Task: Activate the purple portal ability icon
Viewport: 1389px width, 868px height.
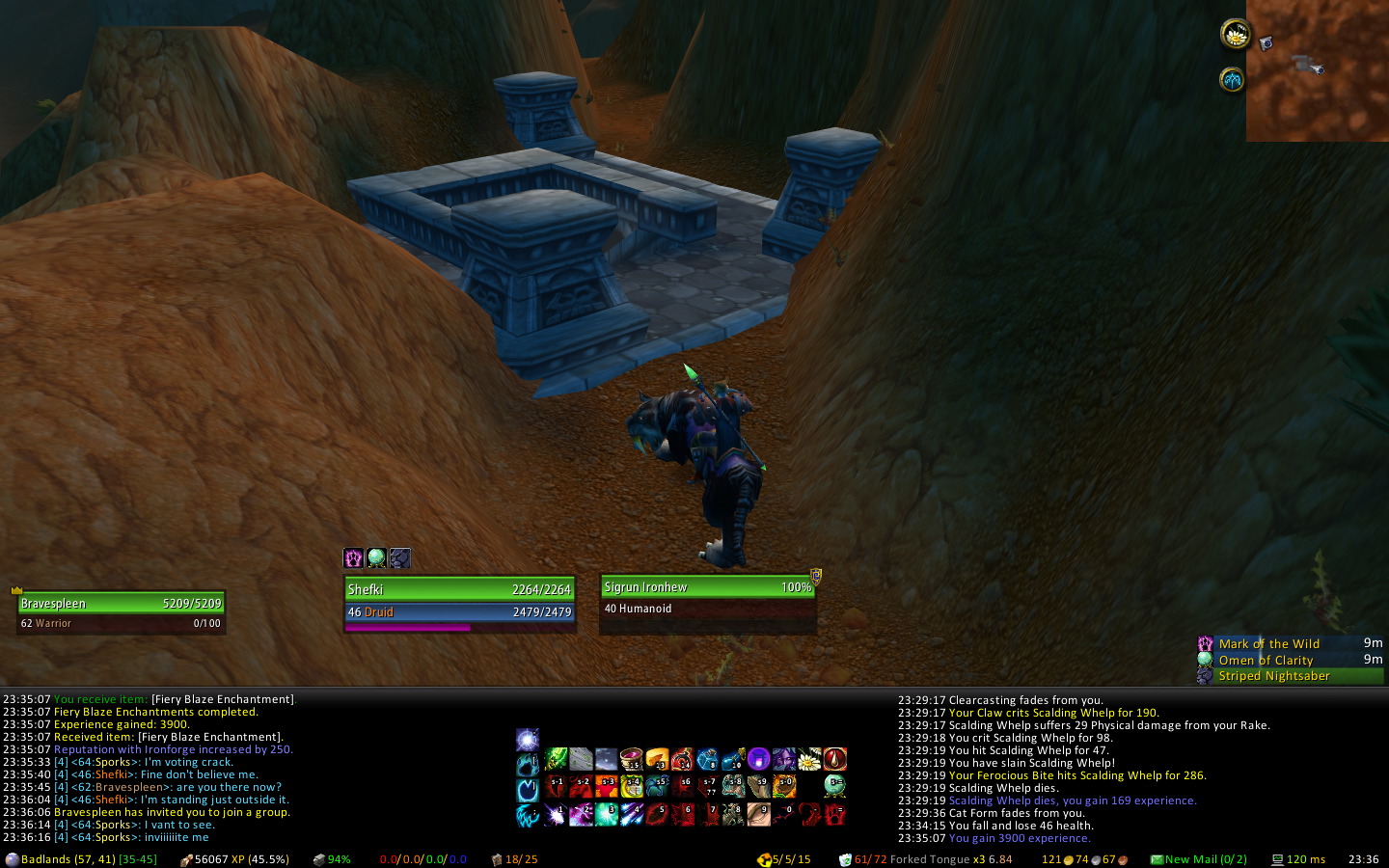Action: [x=758, y=760]
